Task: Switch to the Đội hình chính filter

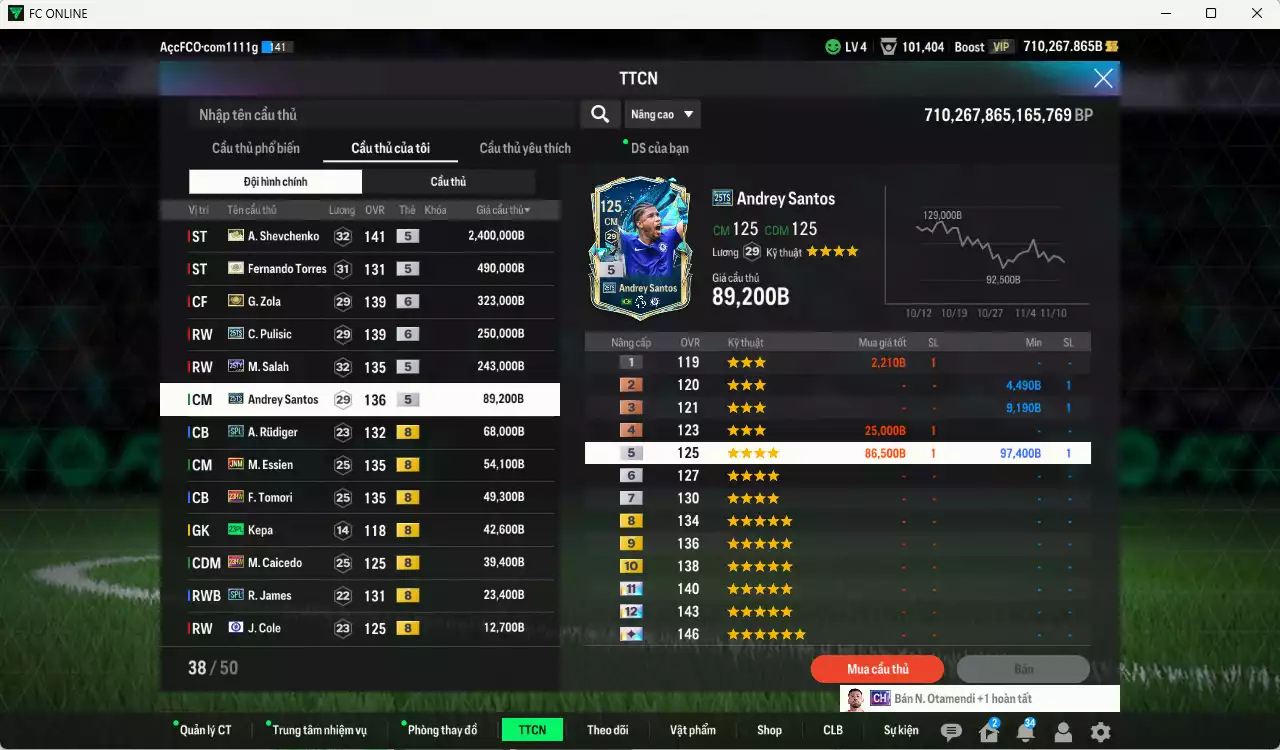Action: click(275, 181)
